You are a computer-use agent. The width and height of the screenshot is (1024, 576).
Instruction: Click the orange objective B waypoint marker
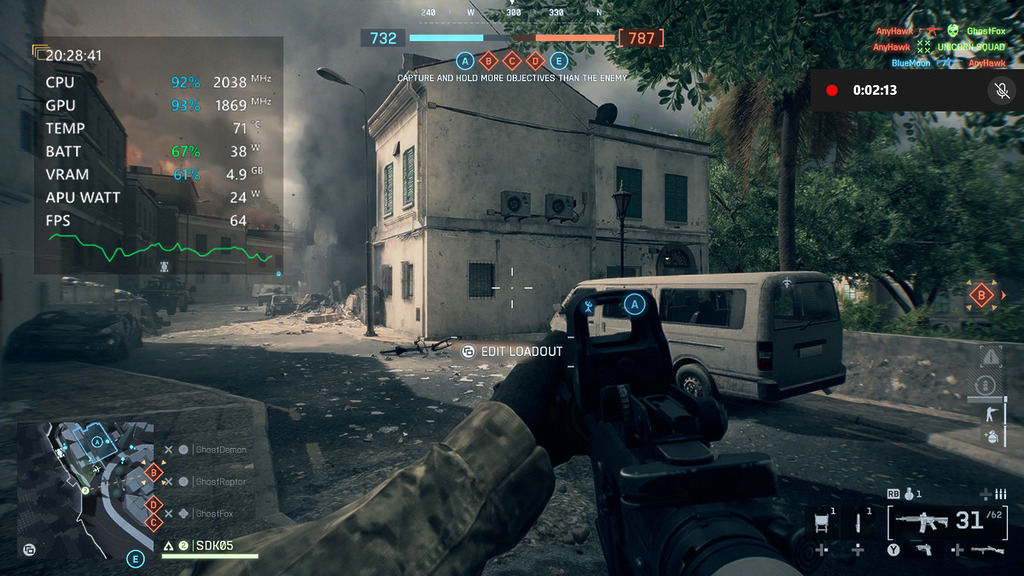[x=981, y=295]
